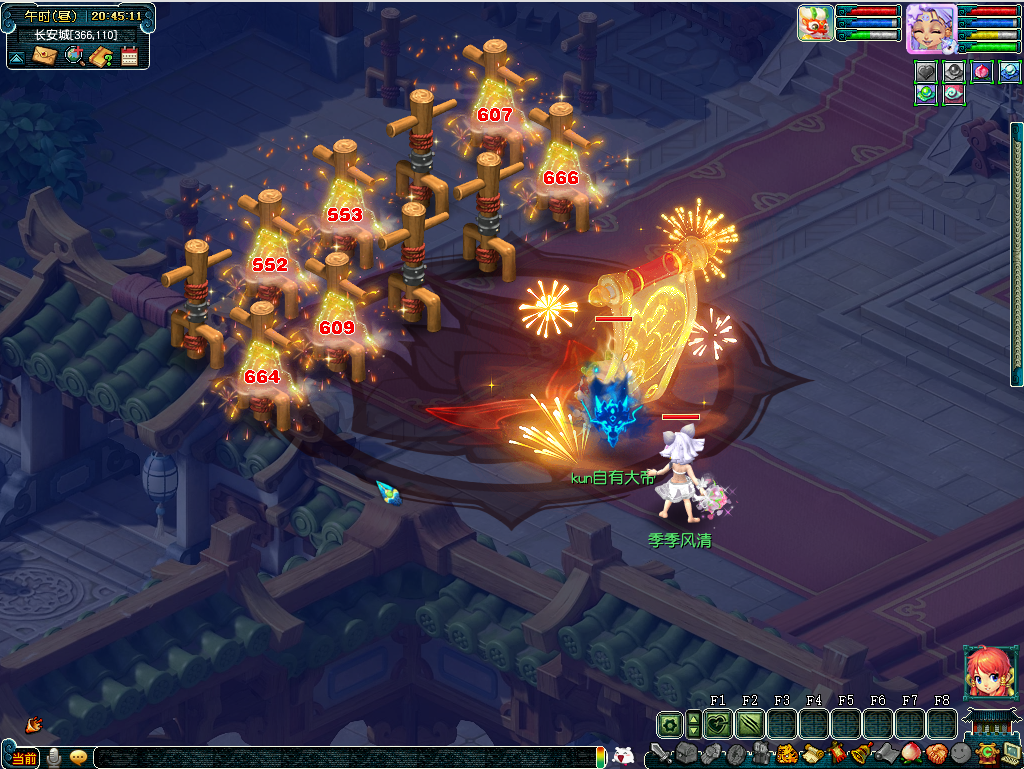Activate the F1 heart skill slot
The width and height of the screenshot is (1024, 769).
pos(718,724)
